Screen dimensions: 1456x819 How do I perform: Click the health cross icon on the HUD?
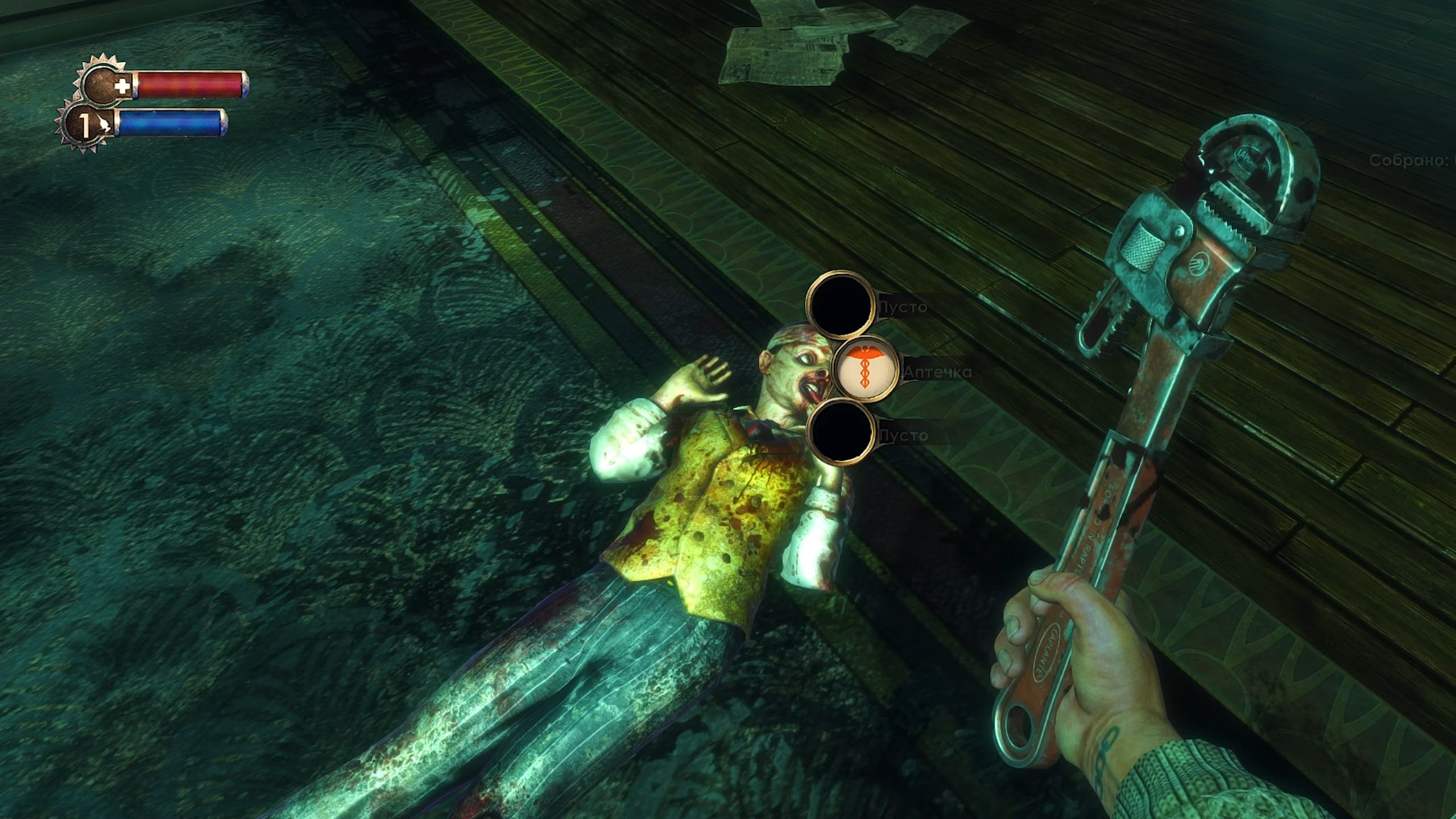click(121, 85)
